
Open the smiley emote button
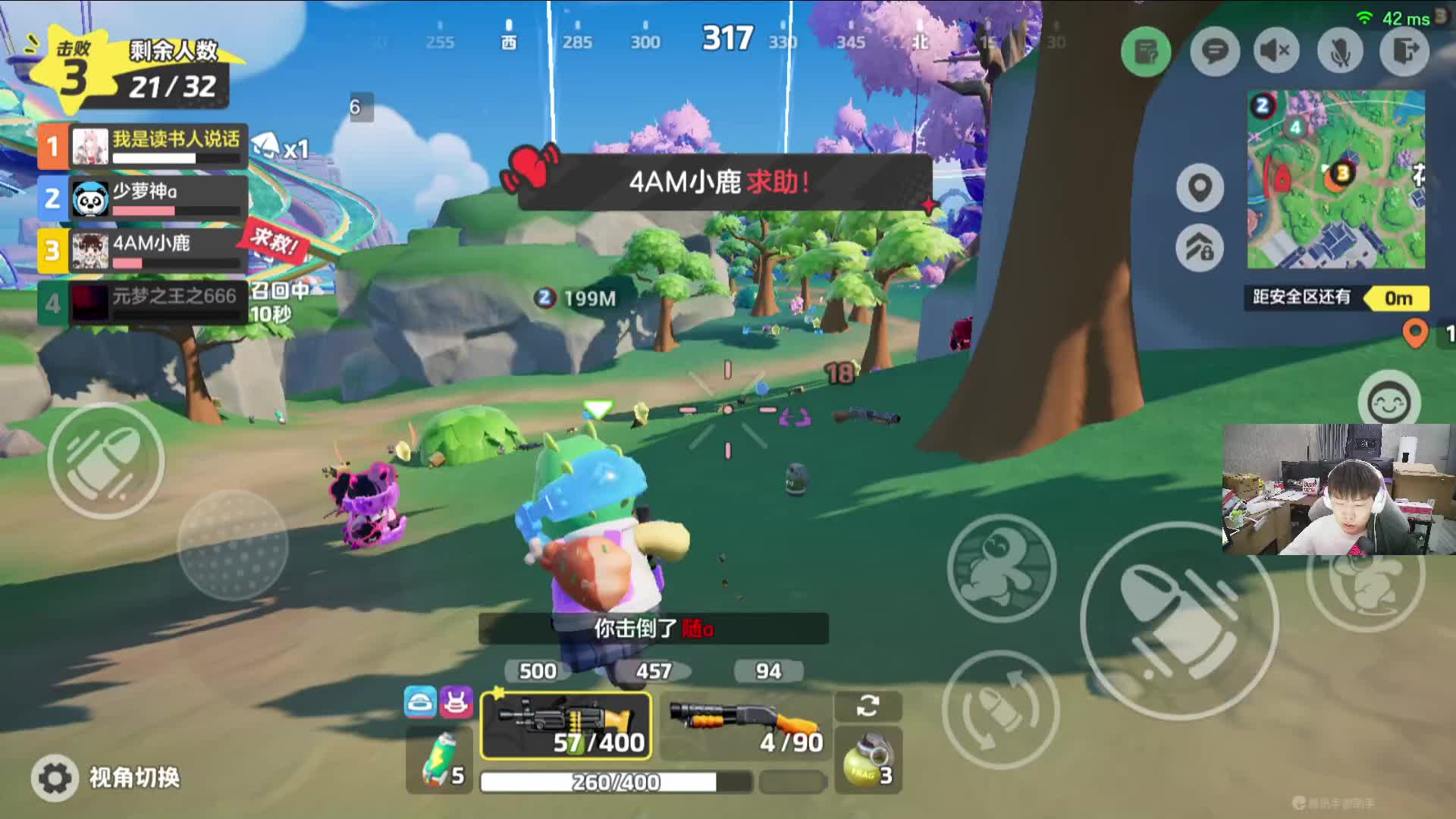[1389, 401]
